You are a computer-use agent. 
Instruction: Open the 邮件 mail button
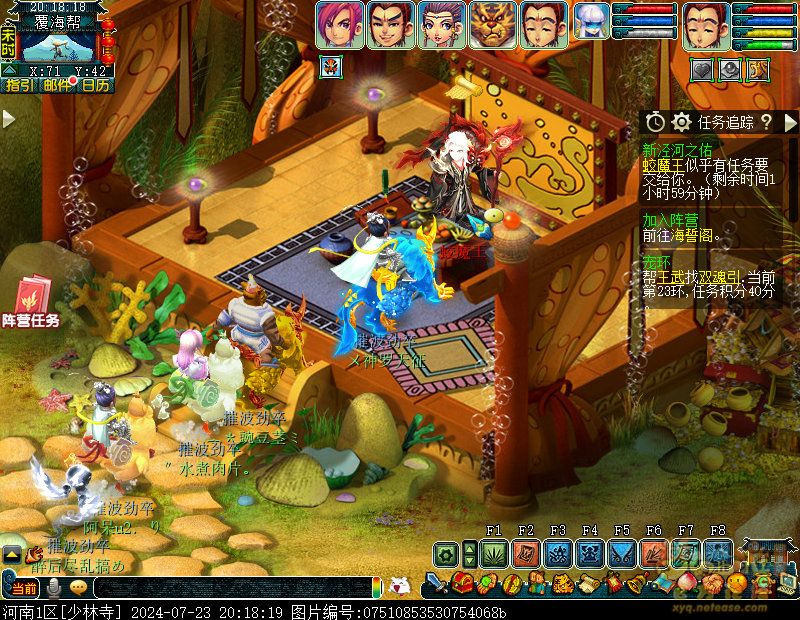coord(58,86)
